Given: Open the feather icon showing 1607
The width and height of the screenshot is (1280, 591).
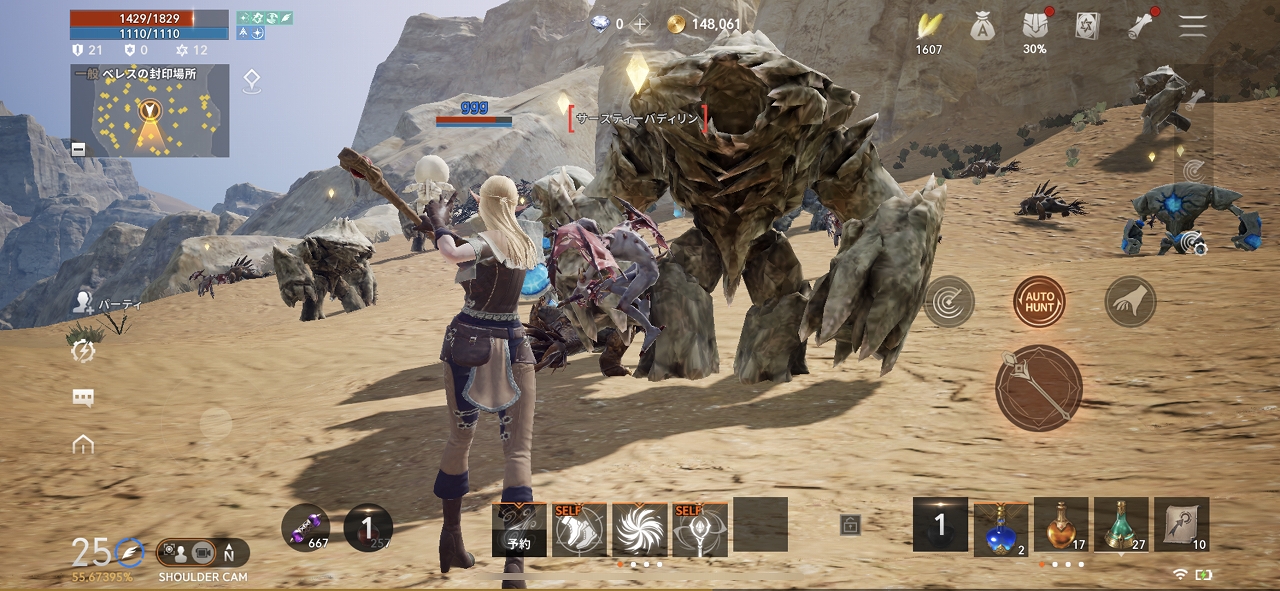Looking at the screenshot, I should click(929, 27).
